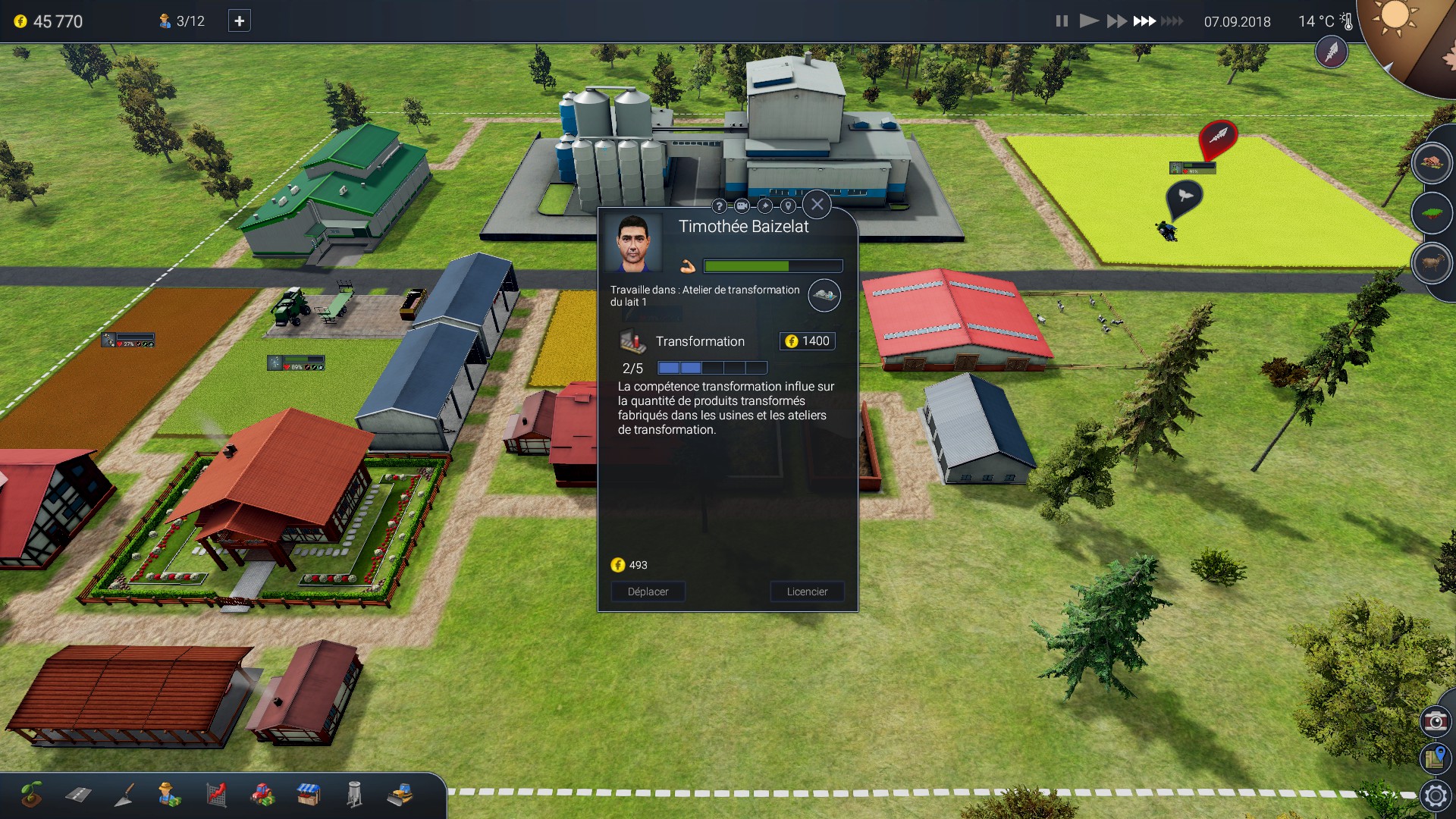
Task: Locate the worker with the map marker icon
Action: (788, 206)
